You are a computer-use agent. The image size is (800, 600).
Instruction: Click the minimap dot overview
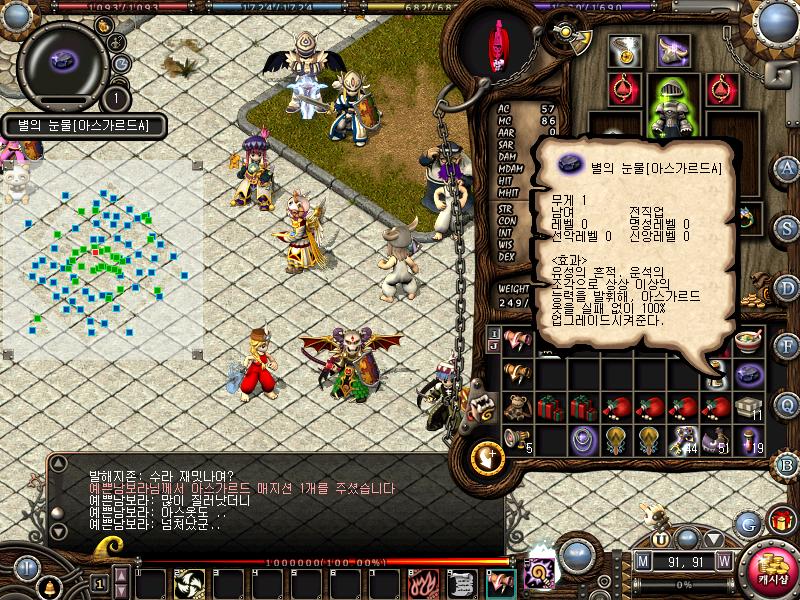click(100, 258)
